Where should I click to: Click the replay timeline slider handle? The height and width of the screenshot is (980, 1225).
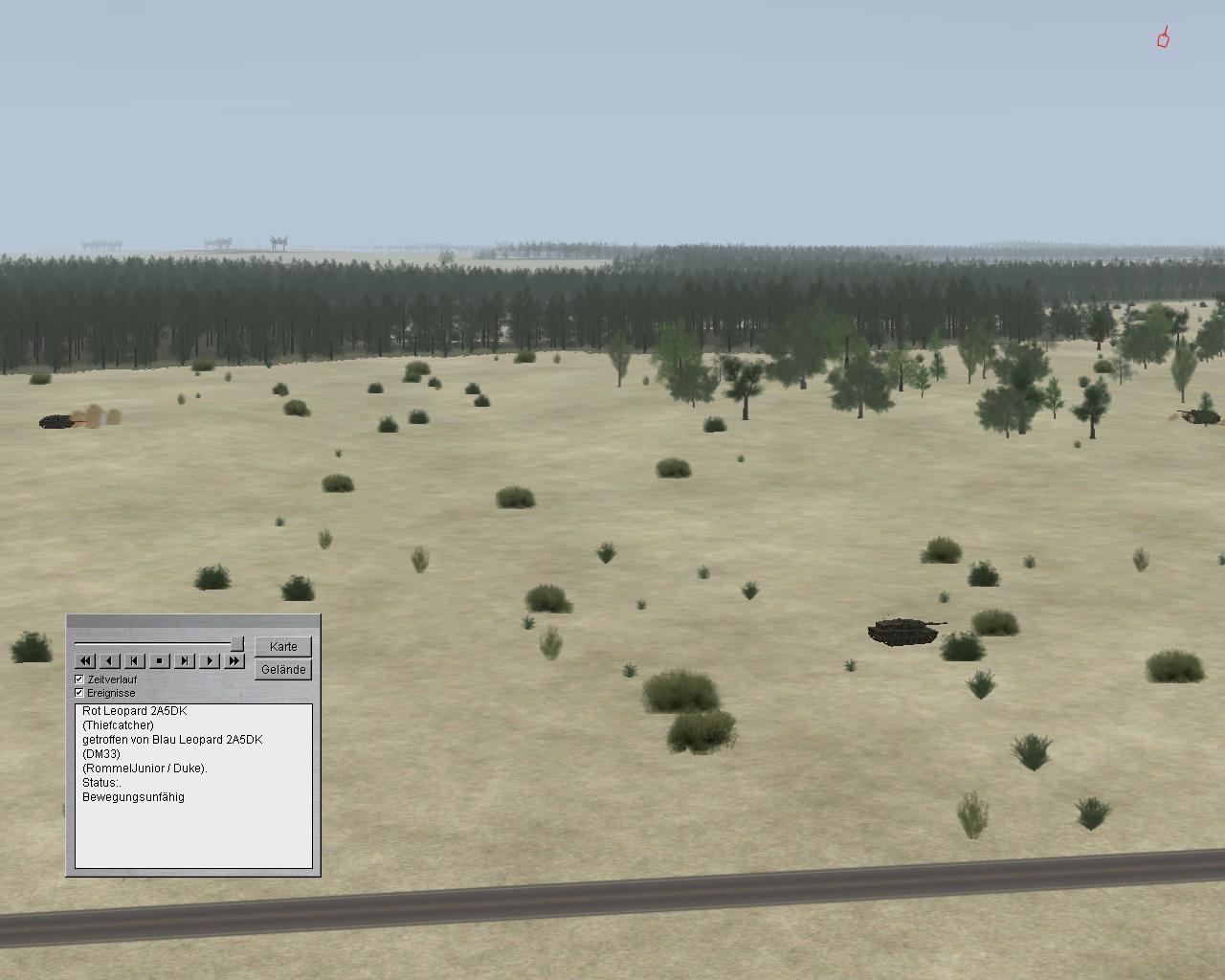click(237, 644)
